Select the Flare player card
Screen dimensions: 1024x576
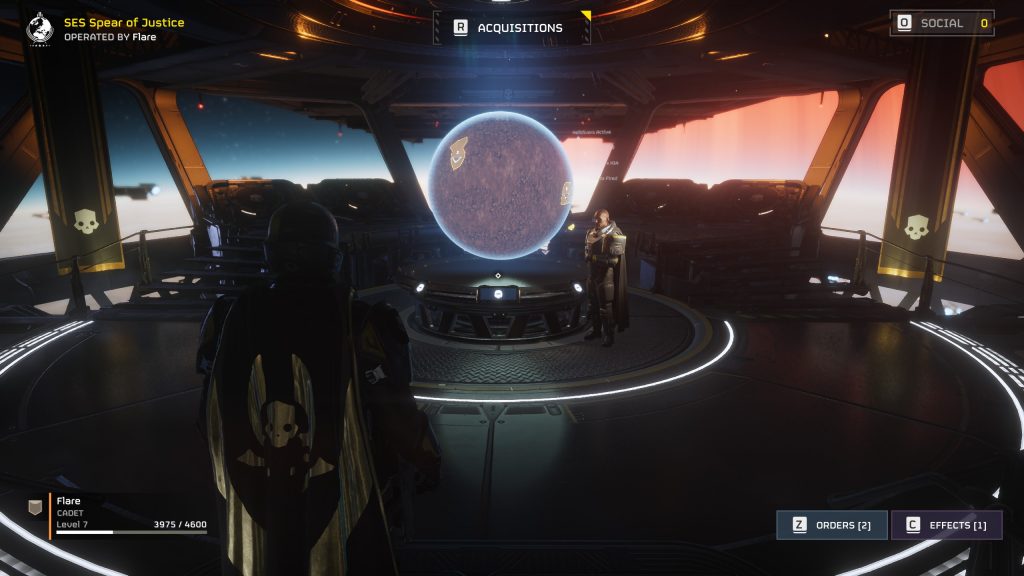click(x=120, y=513)
